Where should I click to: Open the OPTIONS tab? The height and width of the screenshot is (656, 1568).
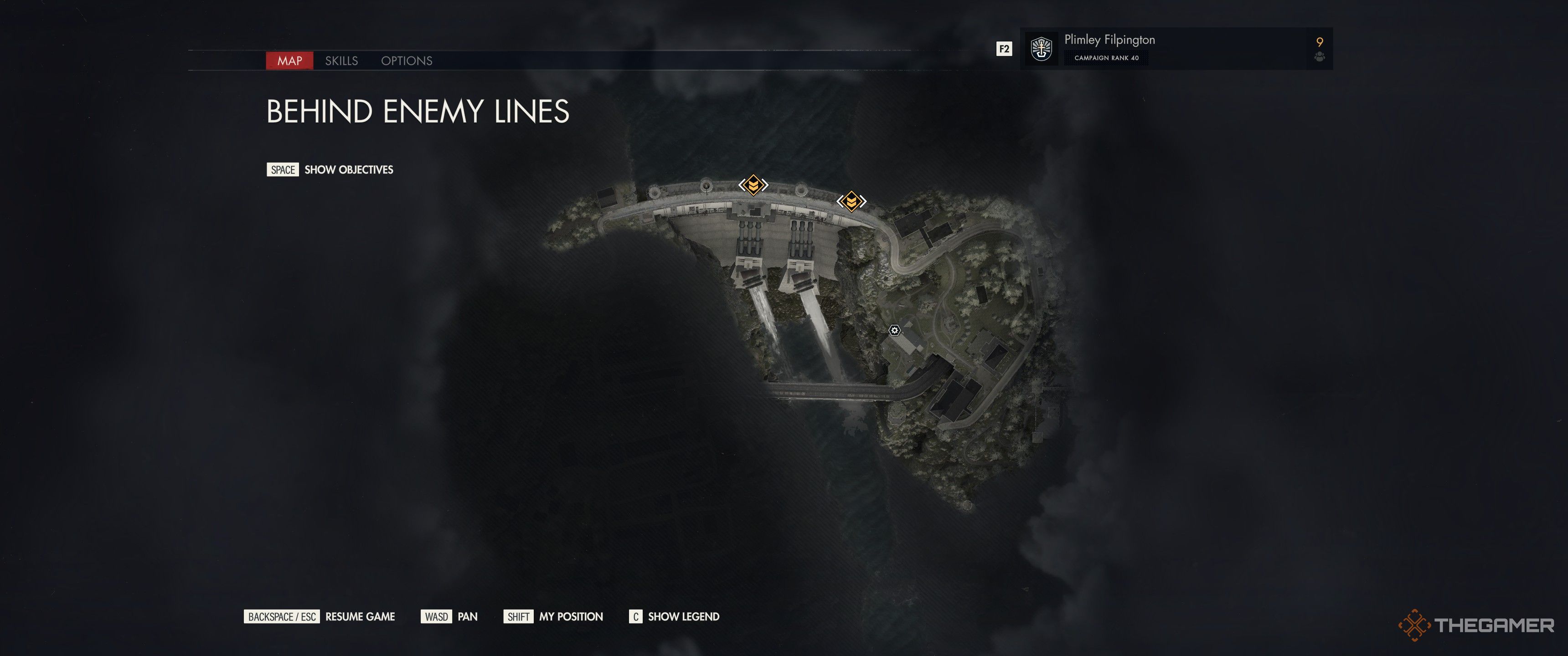(x=407, y=61)
